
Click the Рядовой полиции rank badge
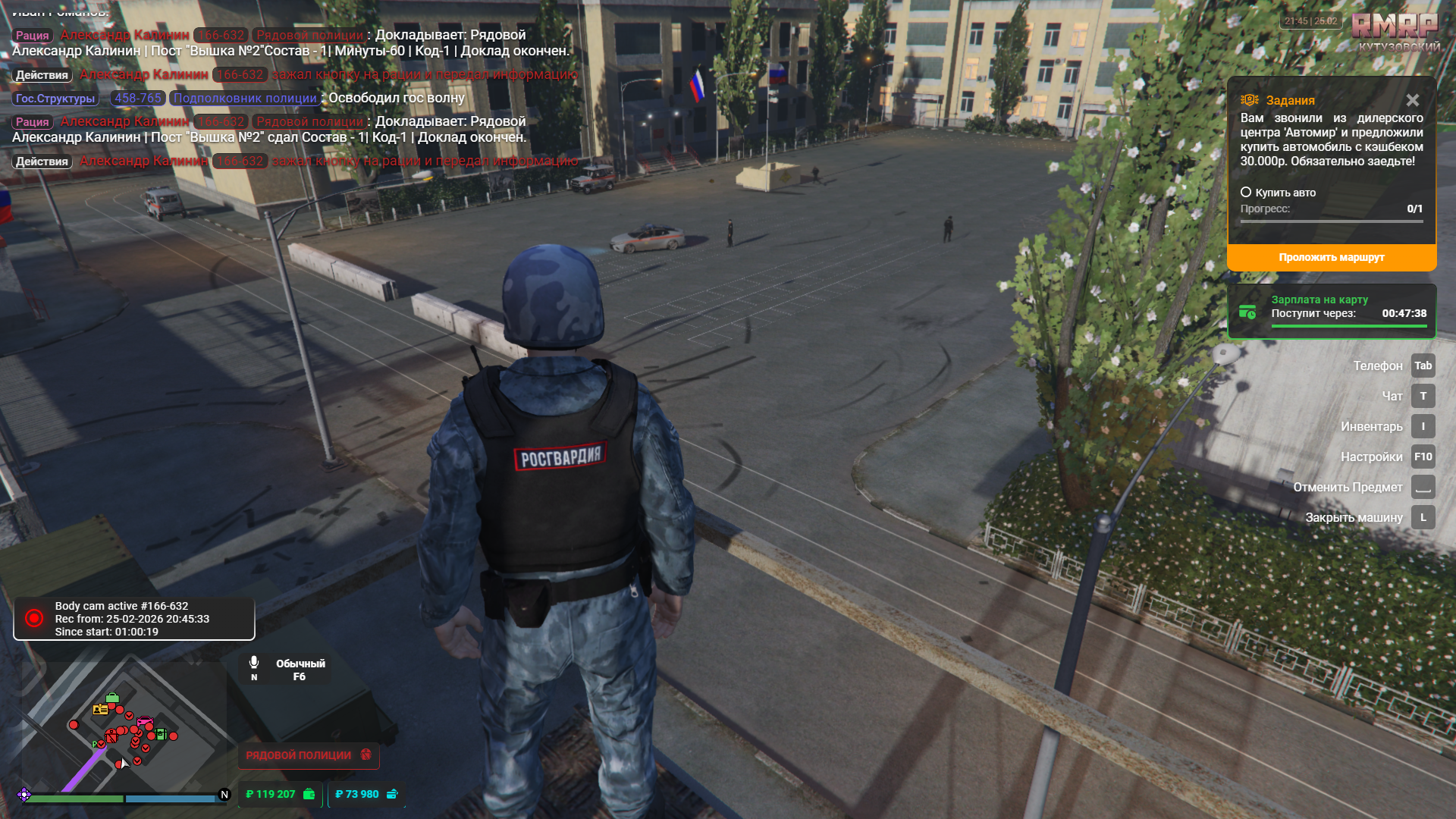click(308, 755)
